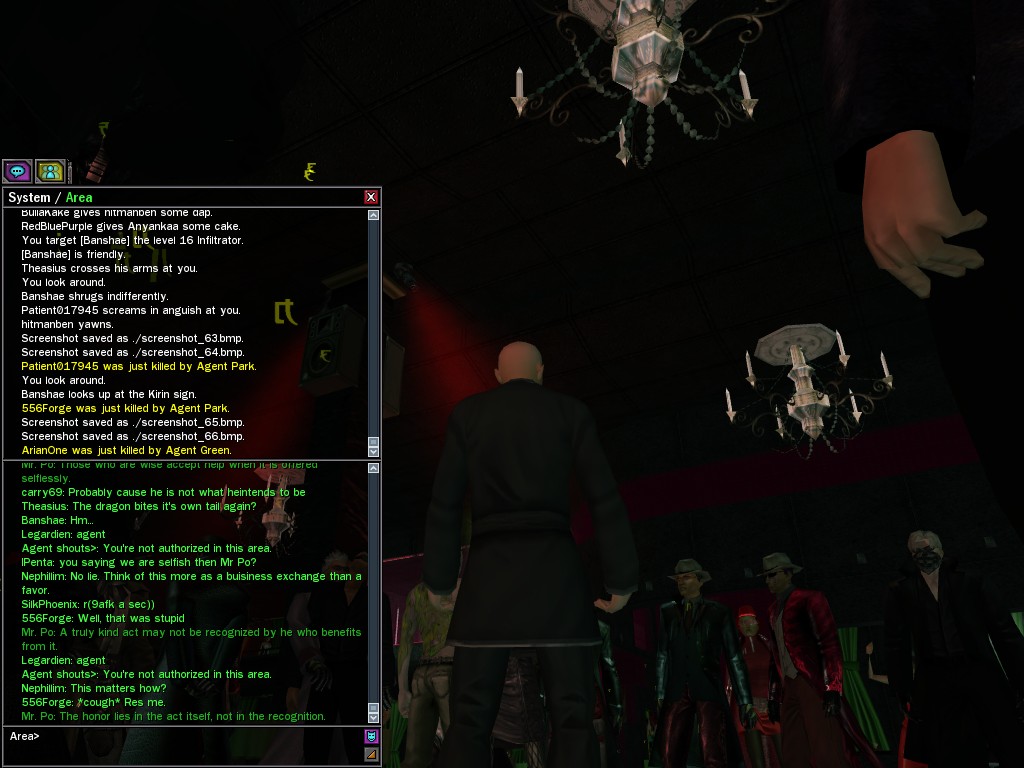This screenshot has height=768, width=1024.
Task: Click the area chat scroll-up arrow
Action: click(x=373, y=468)
